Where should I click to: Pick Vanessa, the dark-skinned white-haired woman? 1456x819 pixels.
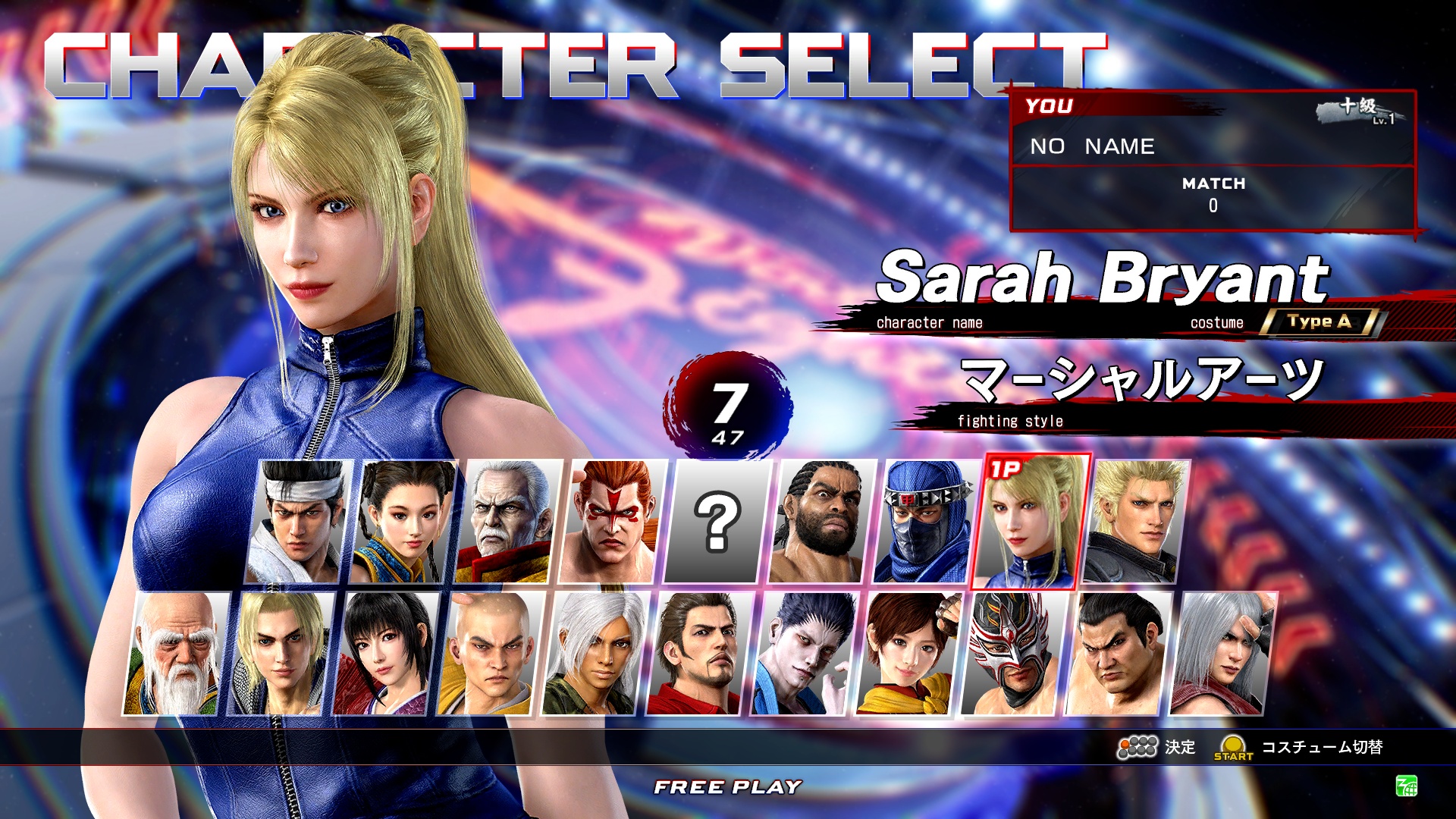tap(595, 654)
